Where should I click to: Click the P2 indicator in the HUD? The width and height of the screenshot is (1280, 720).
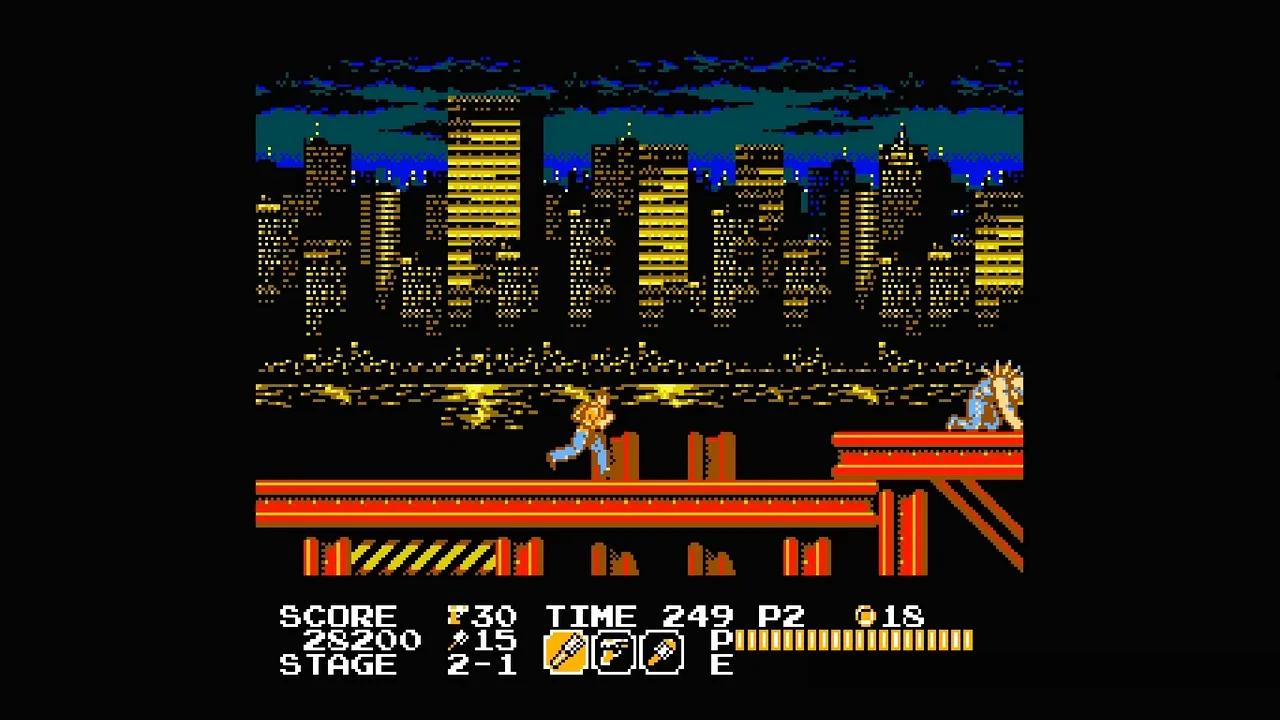point(782,617)
